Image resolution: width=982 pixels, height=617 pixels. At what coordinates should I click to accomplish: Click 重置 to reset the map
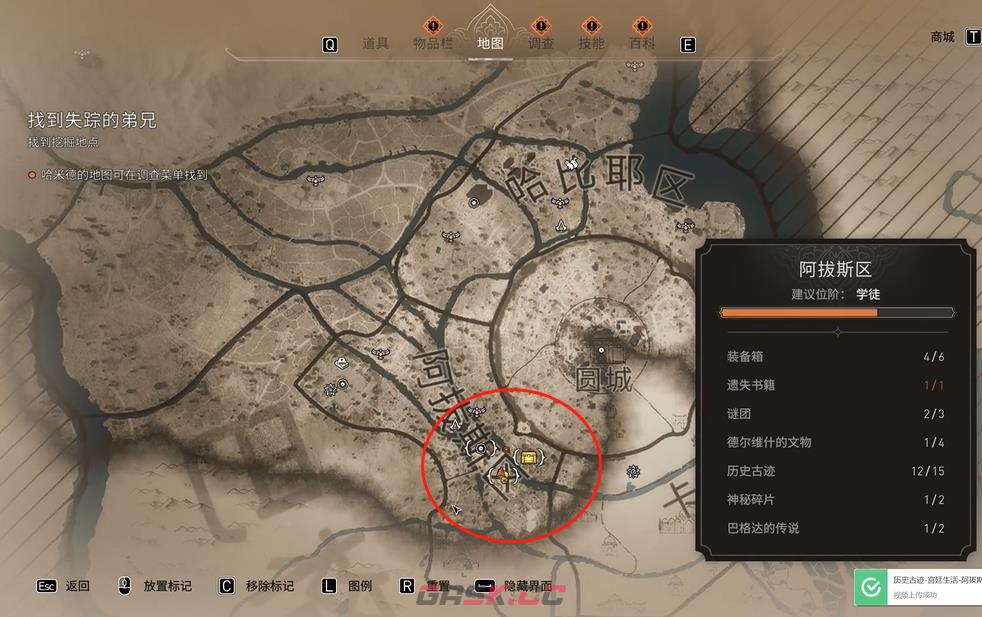[437, 586]
